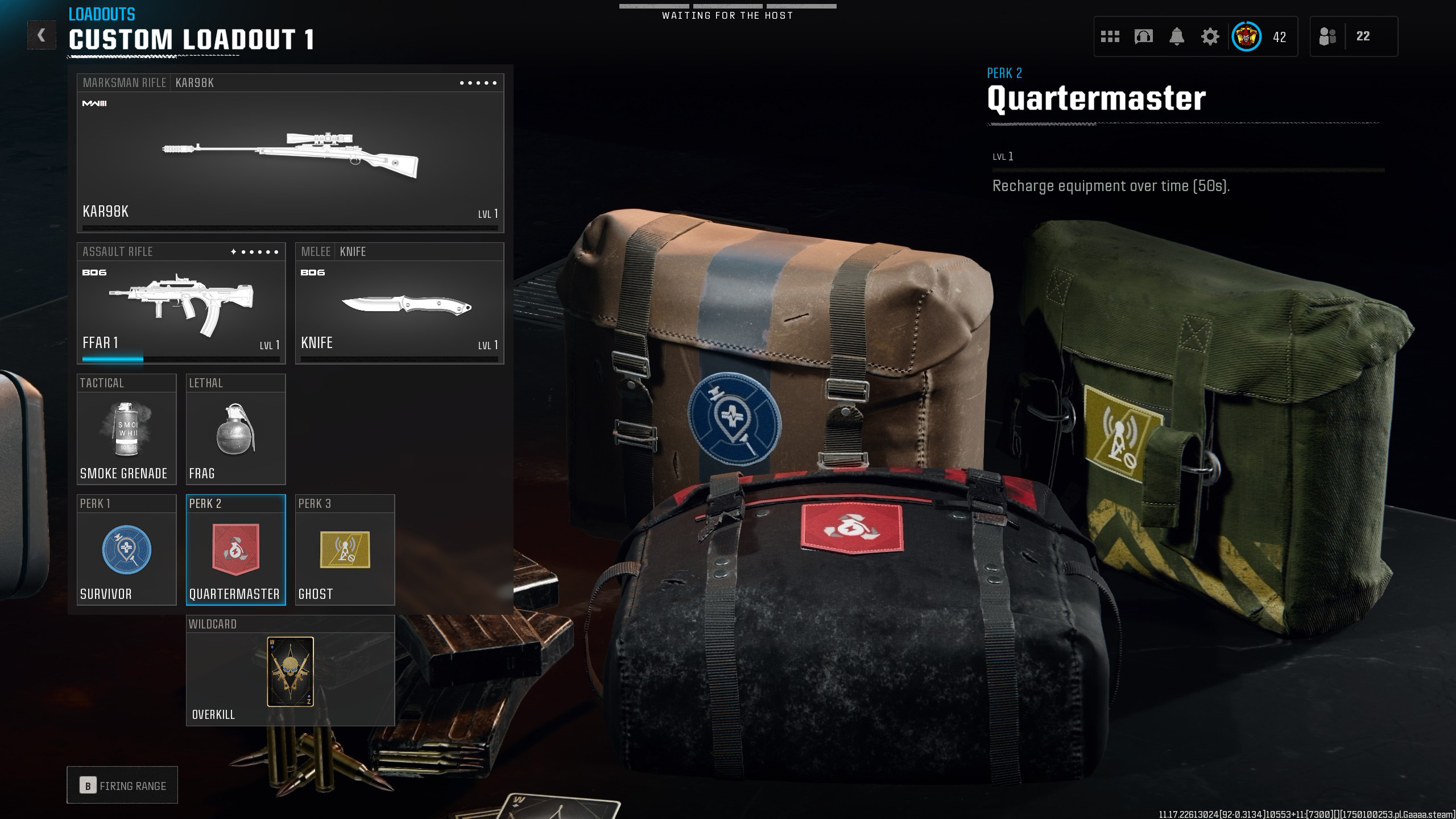Change the Frag lethal slot

[x=235, y=429]
